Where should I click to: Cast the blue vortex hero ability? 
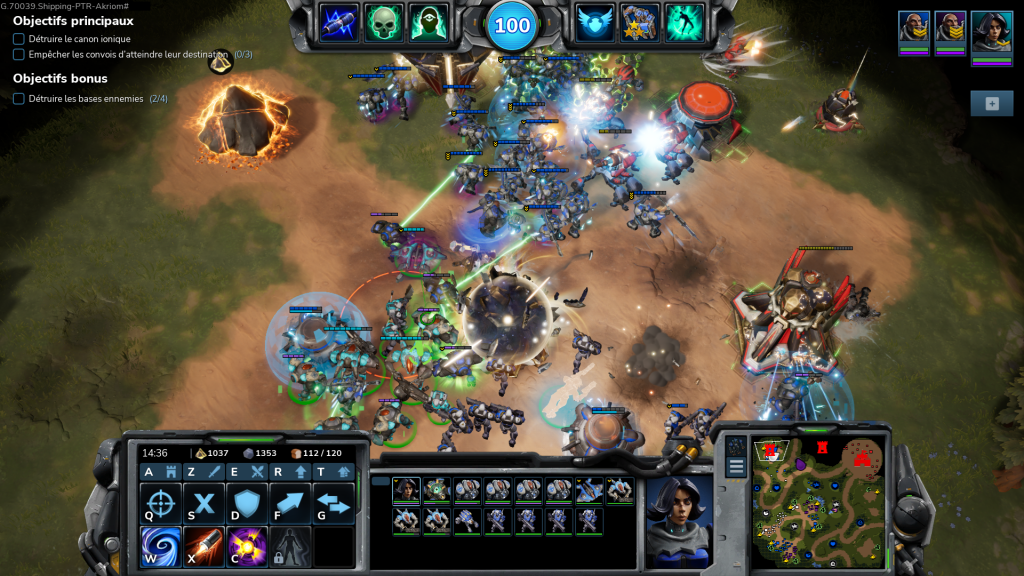click(x=160, y=546)
